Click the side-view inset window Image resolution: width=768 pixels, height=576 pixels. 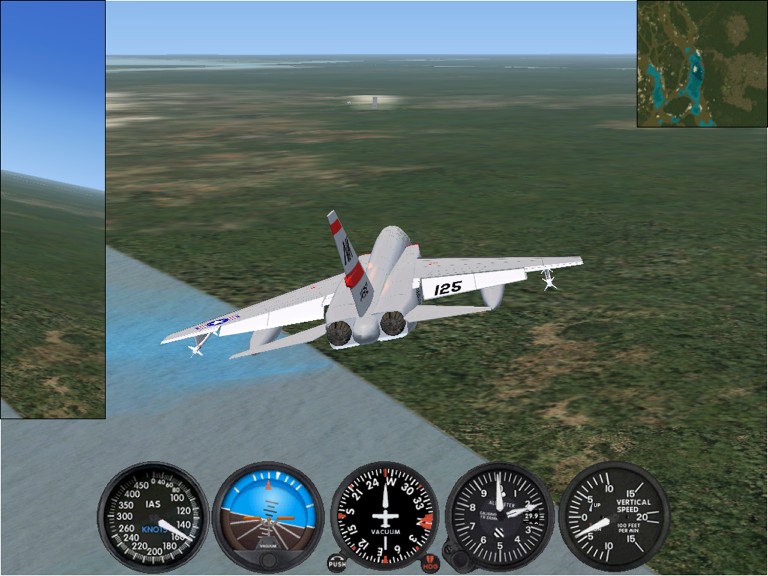52,209
